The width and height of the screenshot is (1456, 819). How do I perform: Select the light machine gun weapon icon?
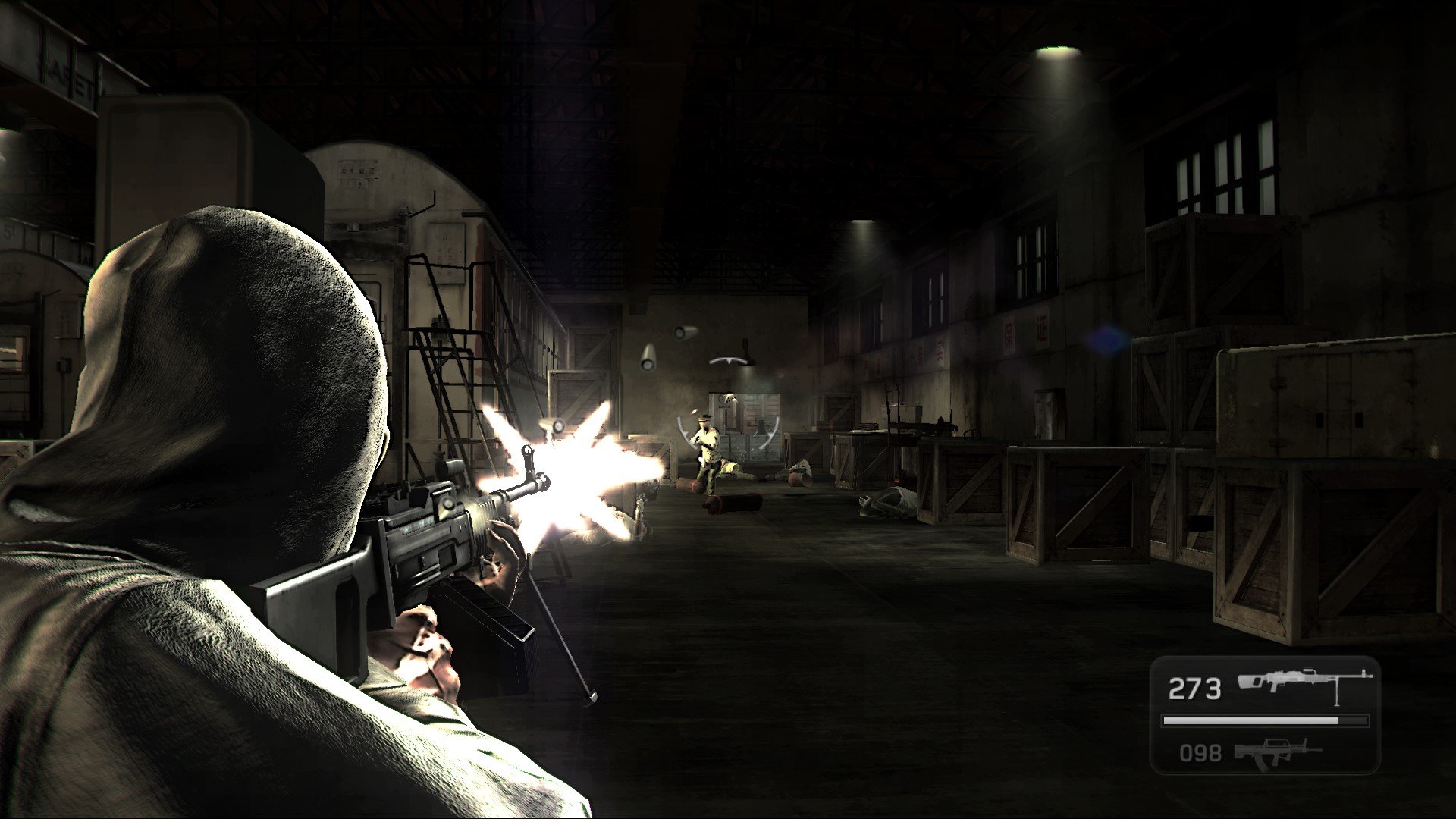pyautogui.click(x=1304, y=683)
